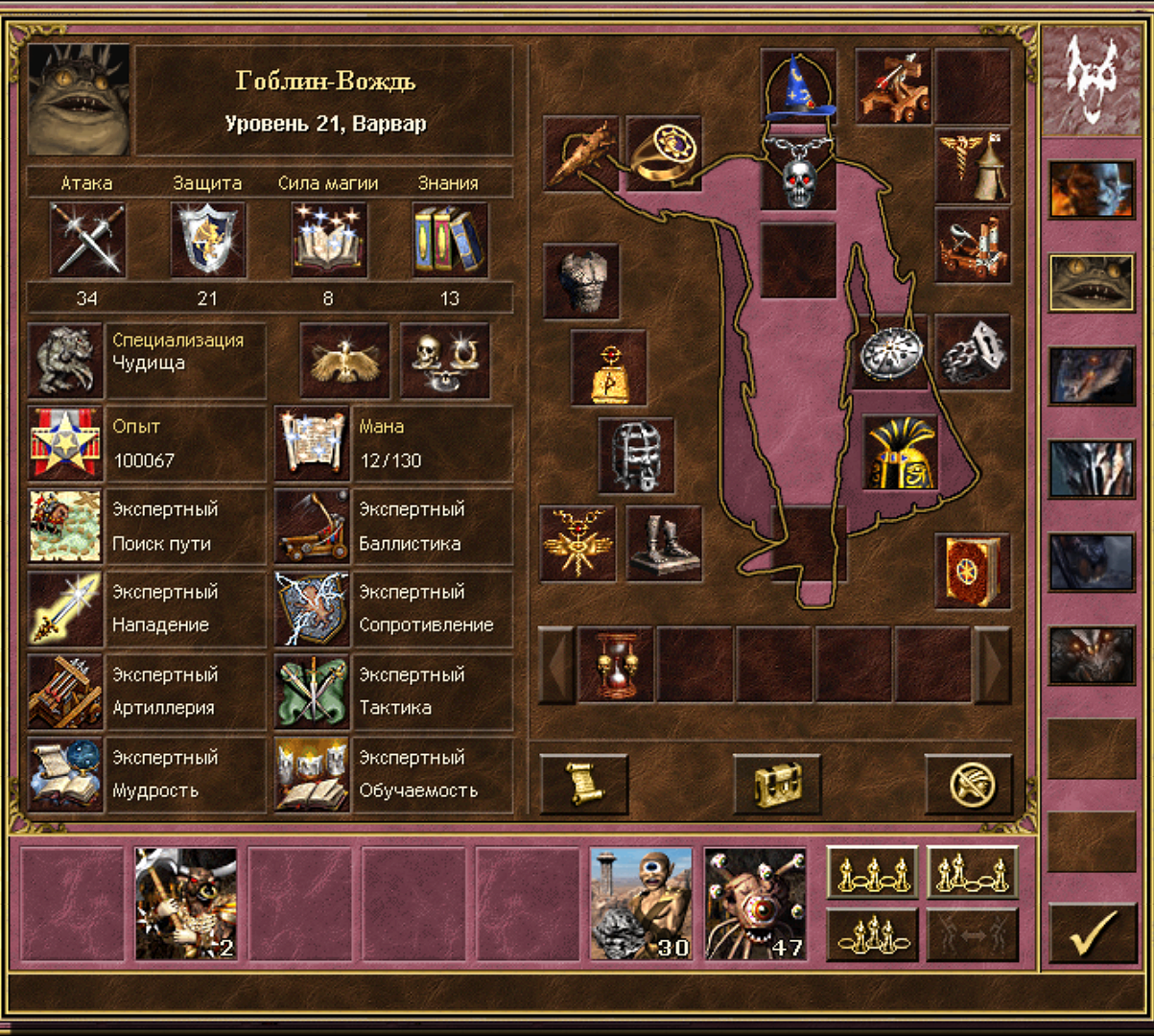
Task: Open the quest log scroll button
Action: pyautogui.click(x=583, y=784)
